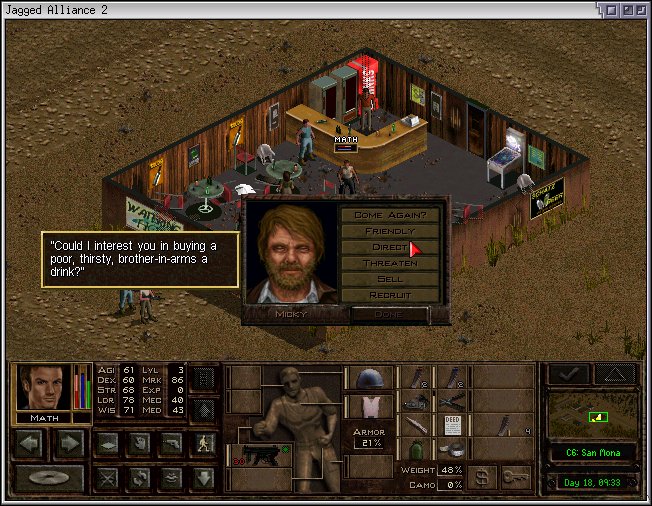Choose Threaten in the dialogue panel
This screenshot has width=652, height=506.
point(390,263)
